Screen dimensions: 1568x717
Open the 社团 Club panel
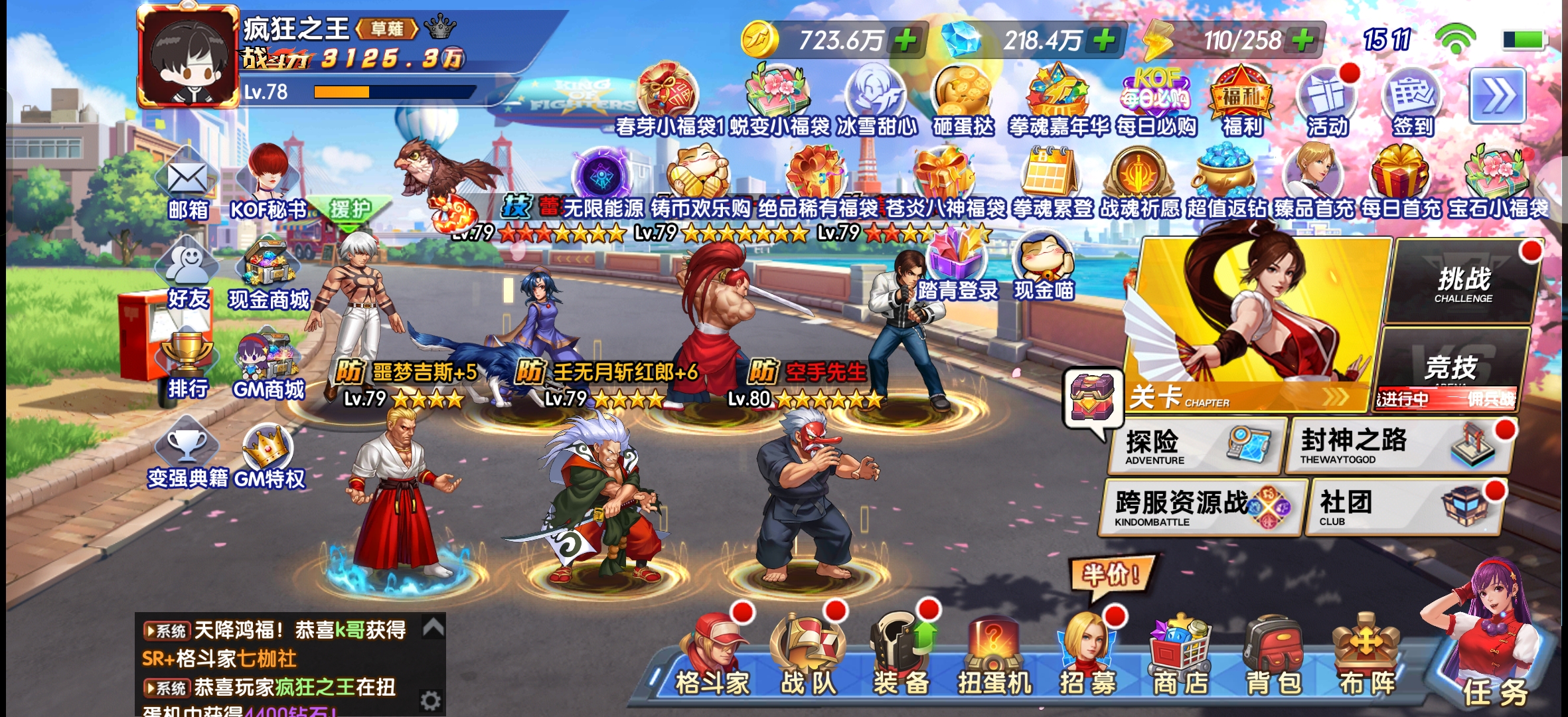pos(1405,508)
